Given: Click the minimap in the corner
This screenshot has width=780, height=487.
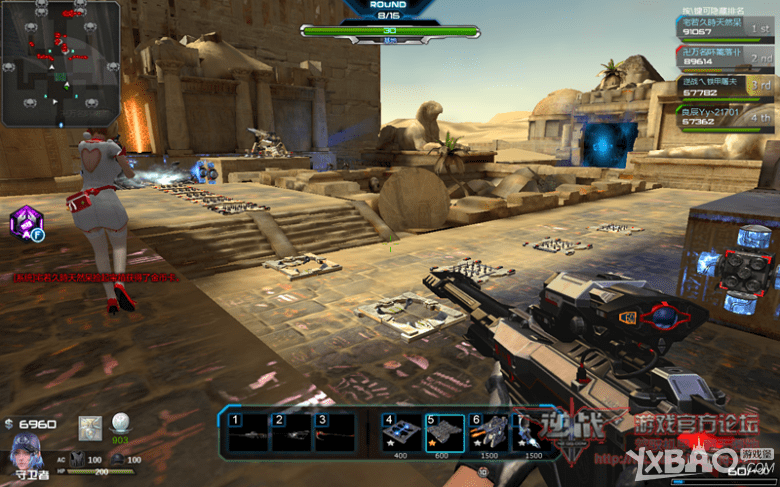Looking at the screenshot, I should 60,63.
